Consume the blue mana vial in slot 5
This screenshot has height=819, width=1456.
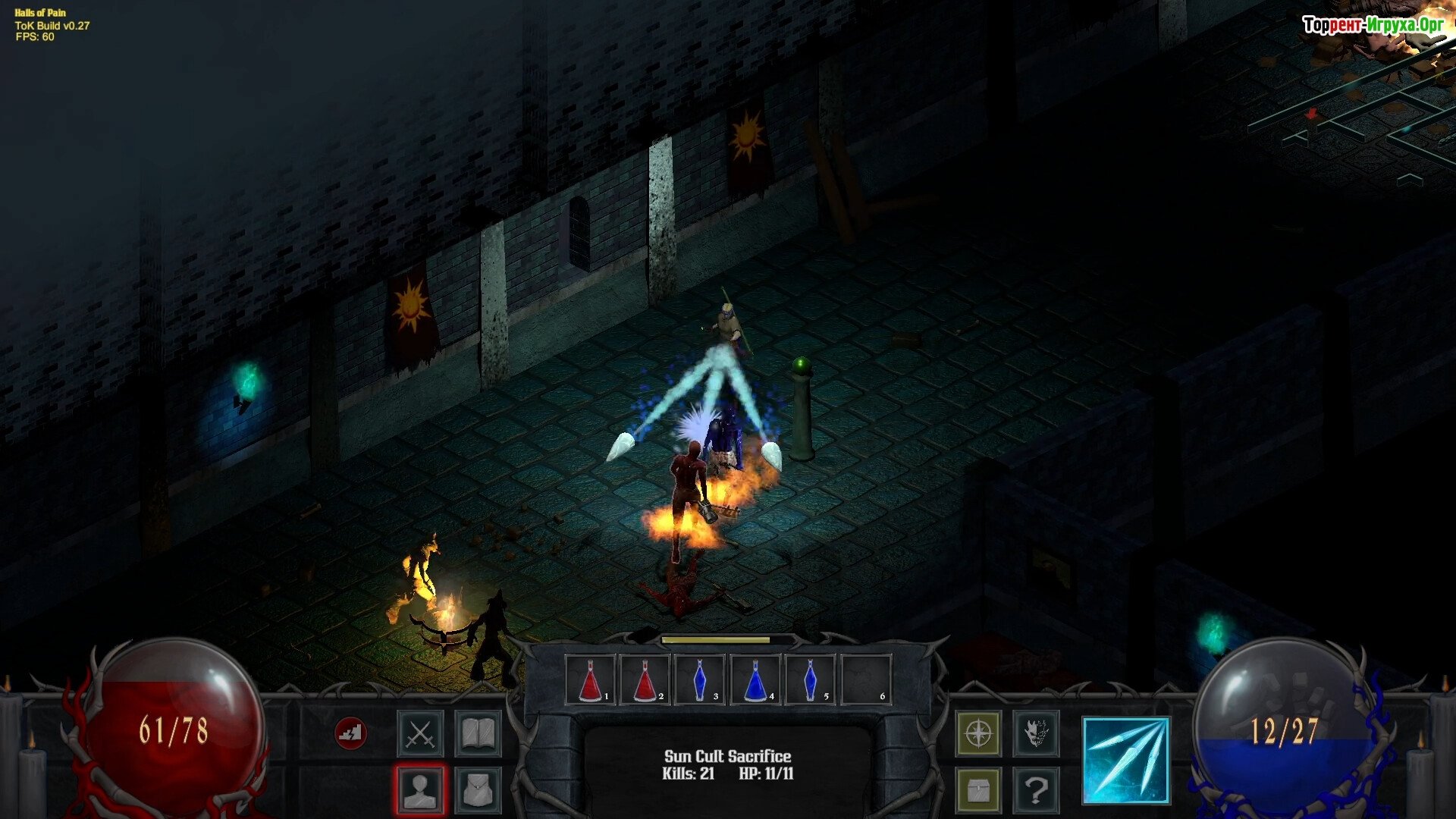[810, 679]
